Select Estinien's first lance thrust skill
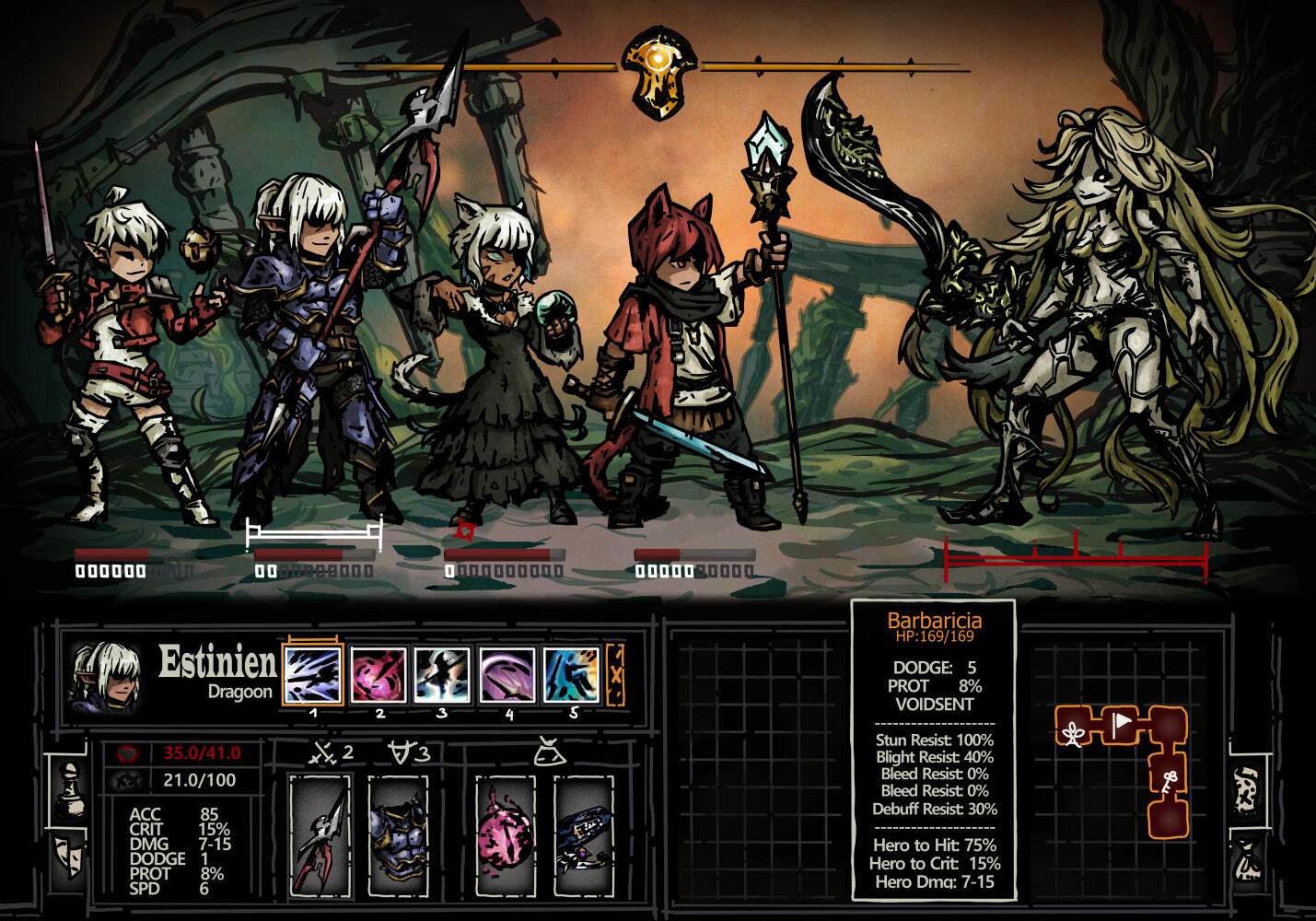1316x921 pixels. point(313,675)
